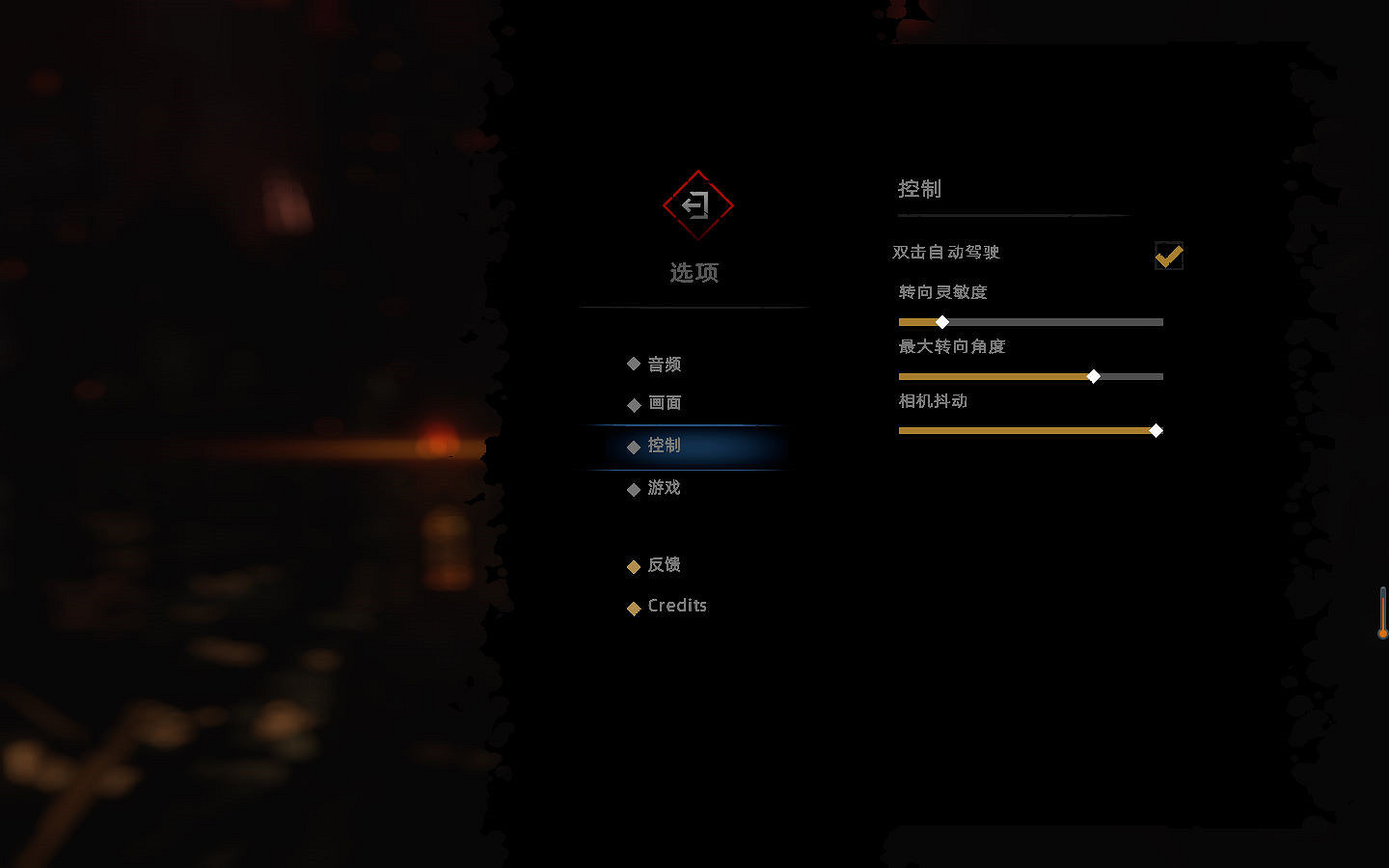Click the diamond icon next to 画面
The image size is (1389, 868).
click(x=633, y=404)
